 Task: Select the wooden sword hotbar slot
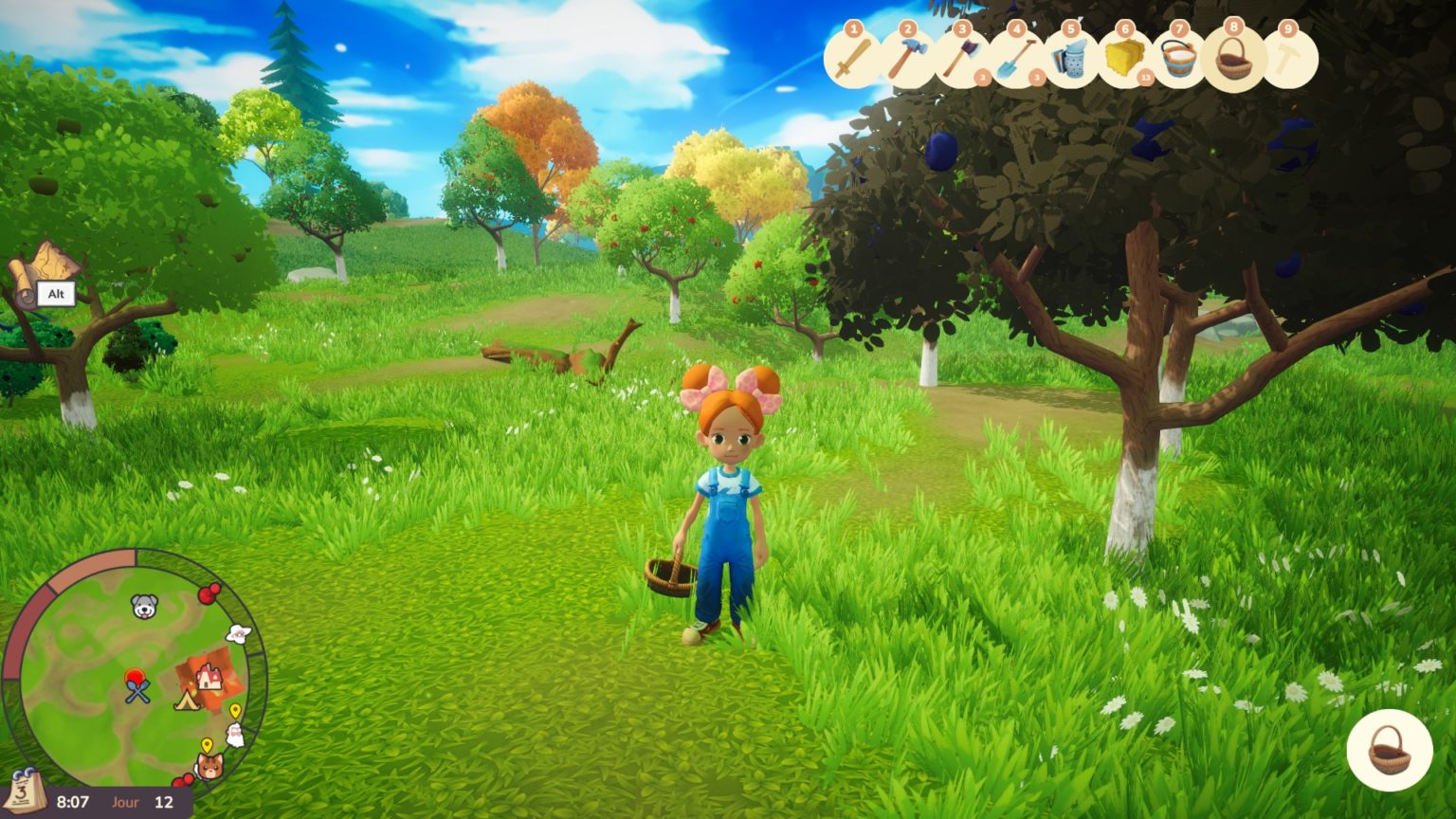[853, 60]
